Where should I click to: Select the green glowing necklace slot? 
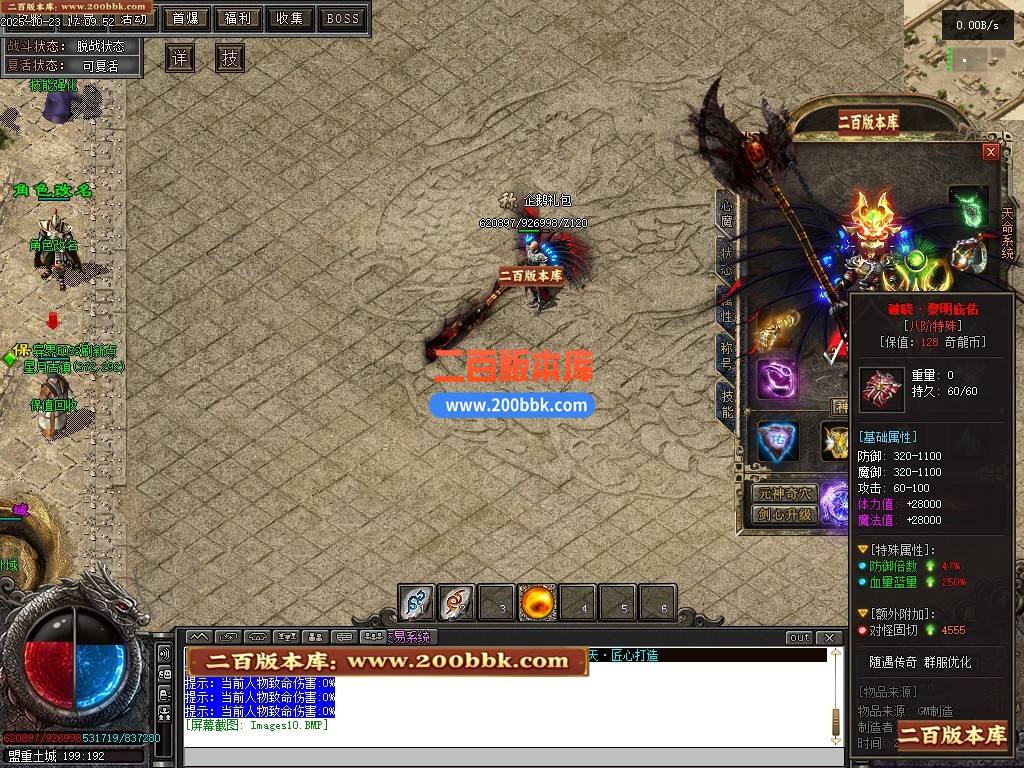968,207
